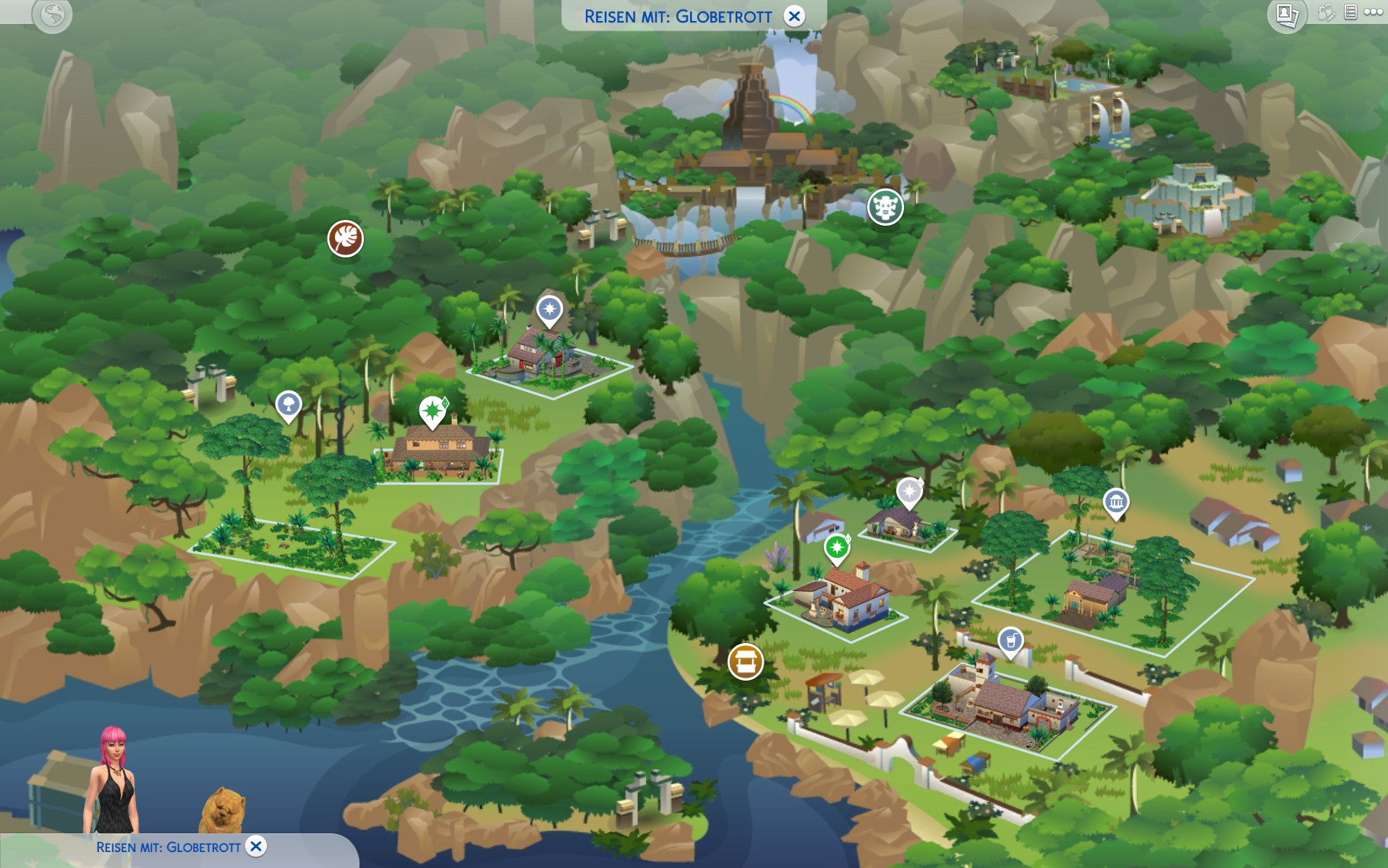Image resolution: width=1388 pixels, height=868 pixels.
Task: Open the orange market stall marker
Action: 746,661
